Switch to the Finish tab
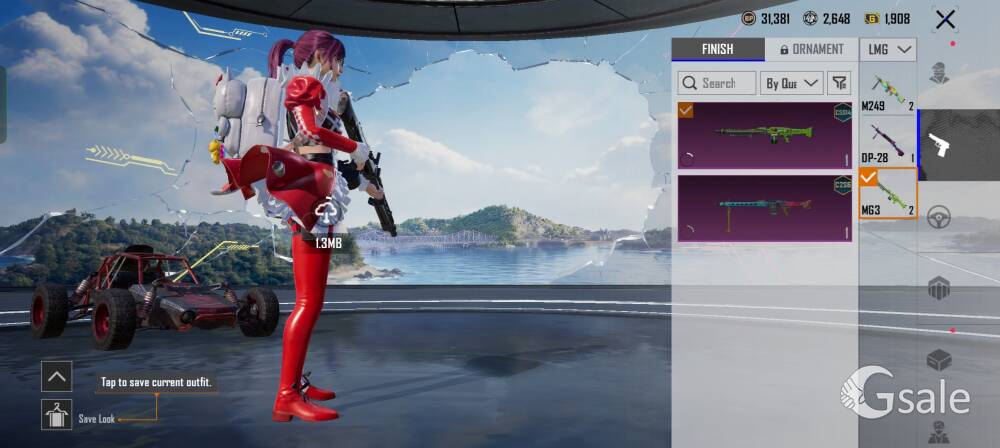The height and width of the screenshot is (448, 1000). pos(717,49)
